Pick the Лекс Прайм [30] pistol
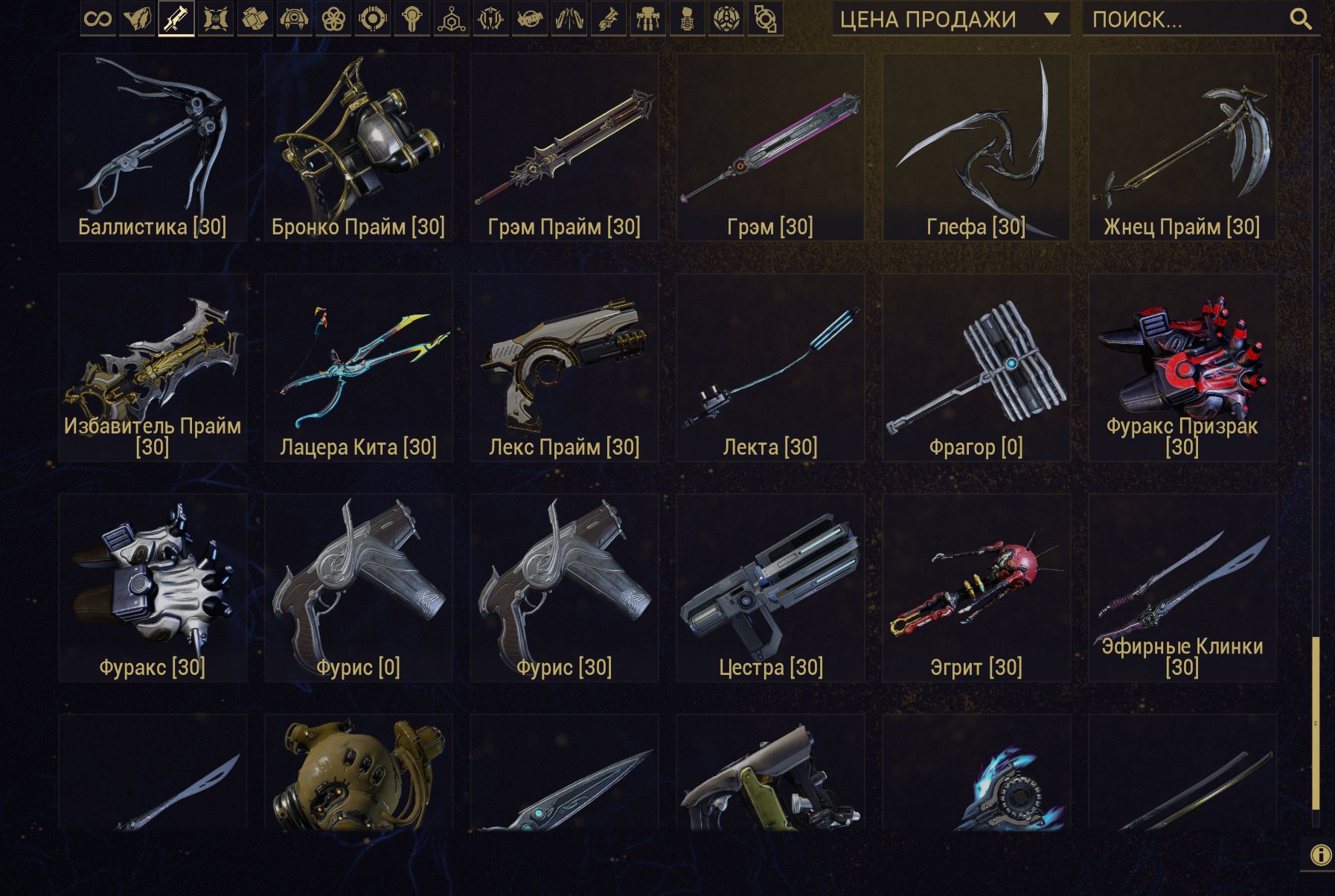The image size is (1335, 896). (x=564, y=368)
